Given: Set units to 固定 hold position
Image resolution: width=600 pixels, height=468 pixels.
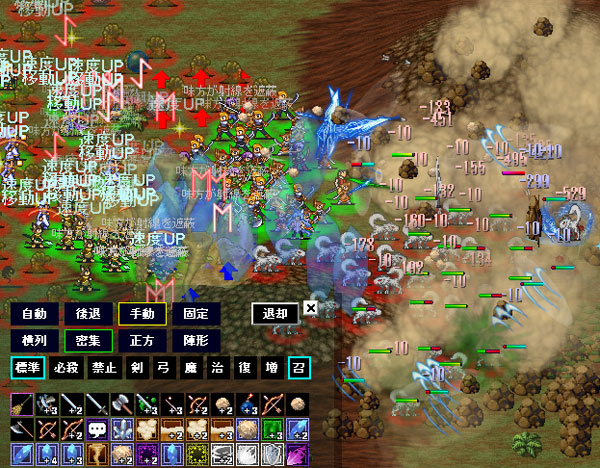Looking at the screenshot, I should 195,314.
